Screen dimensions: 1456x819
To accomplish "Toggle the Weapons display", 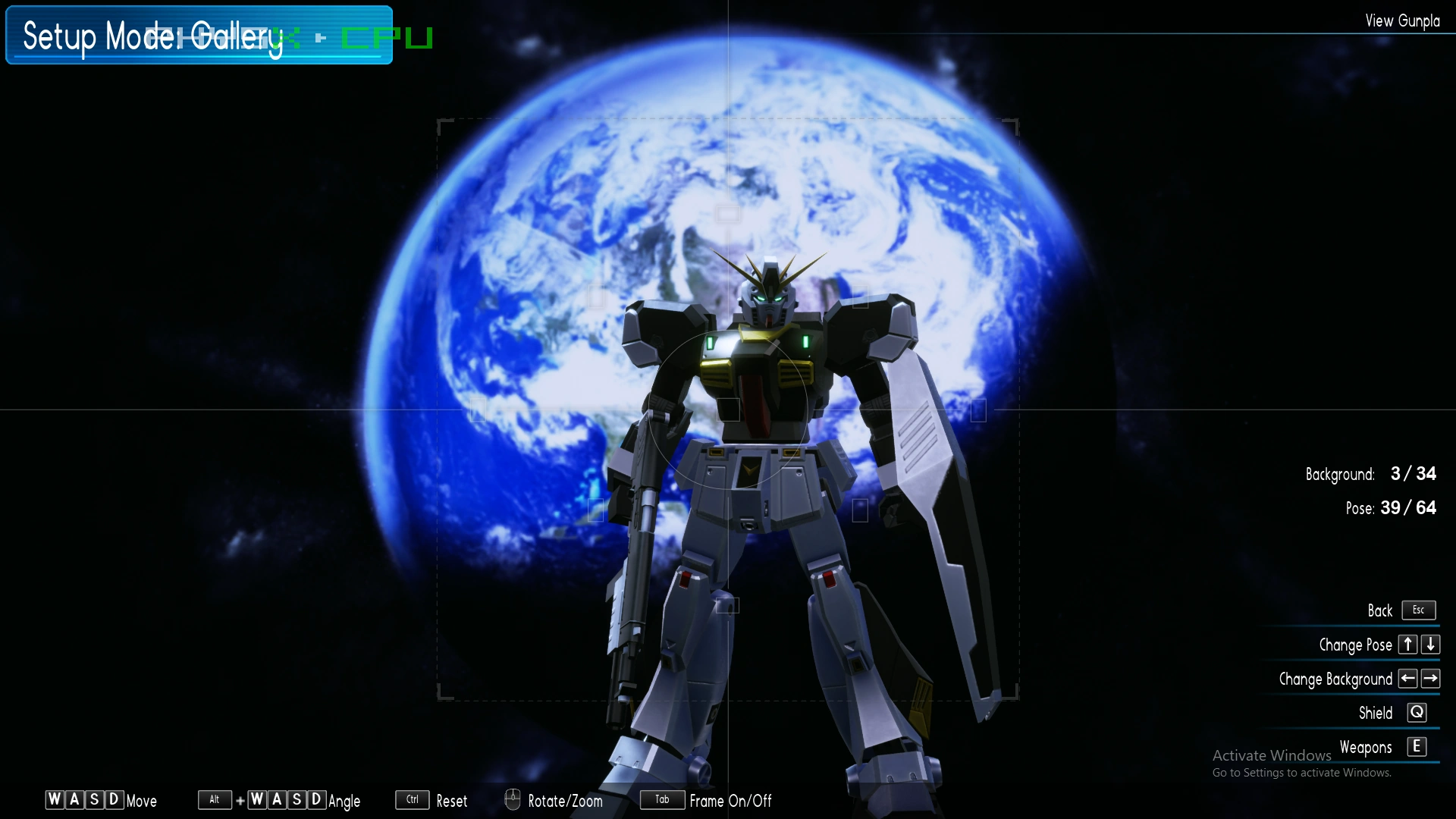I will coord(1366,747).
